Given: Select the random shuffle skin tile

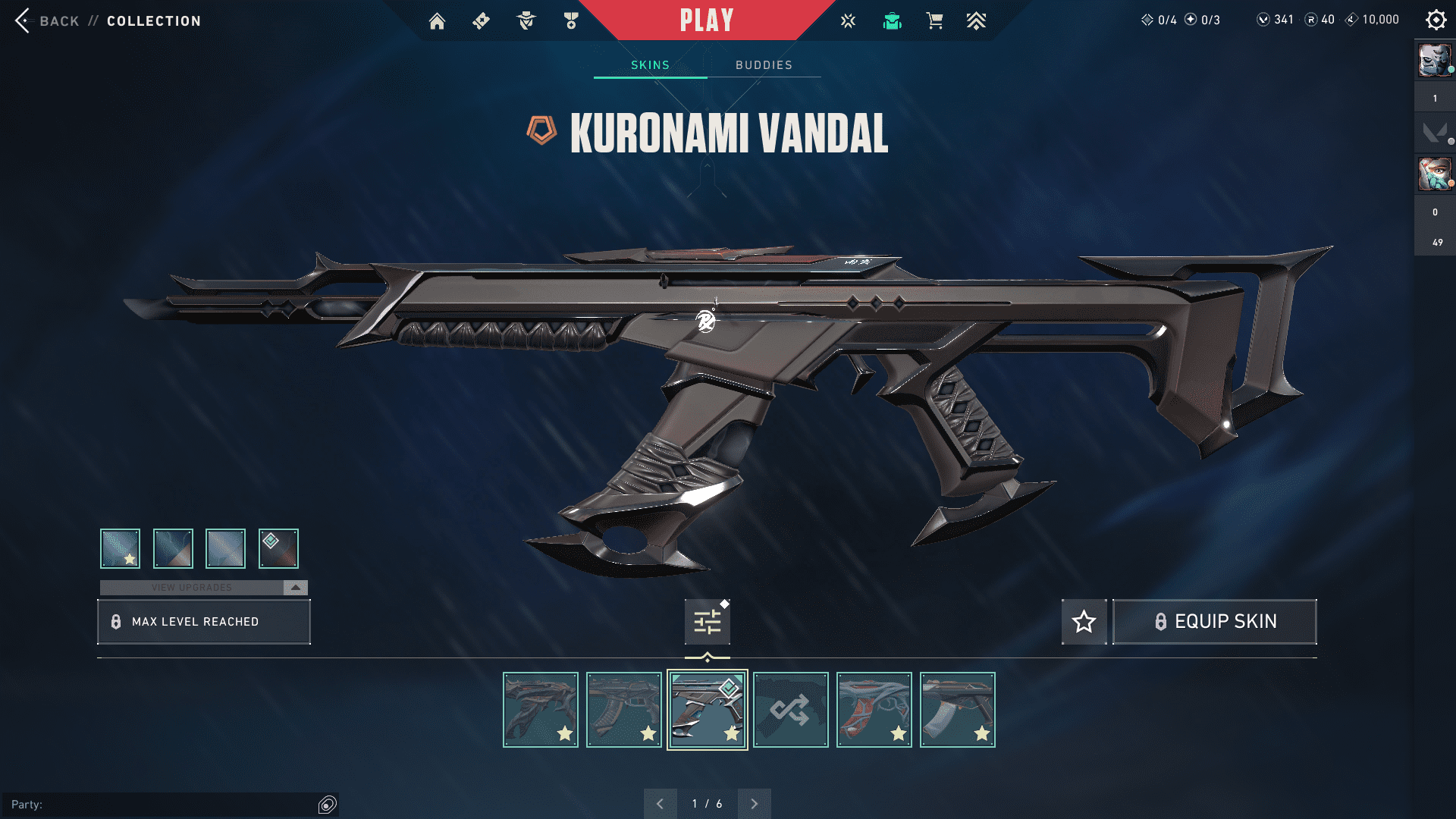Looking at the screenshot, I should pyautogui.click(x=790, y=710).
